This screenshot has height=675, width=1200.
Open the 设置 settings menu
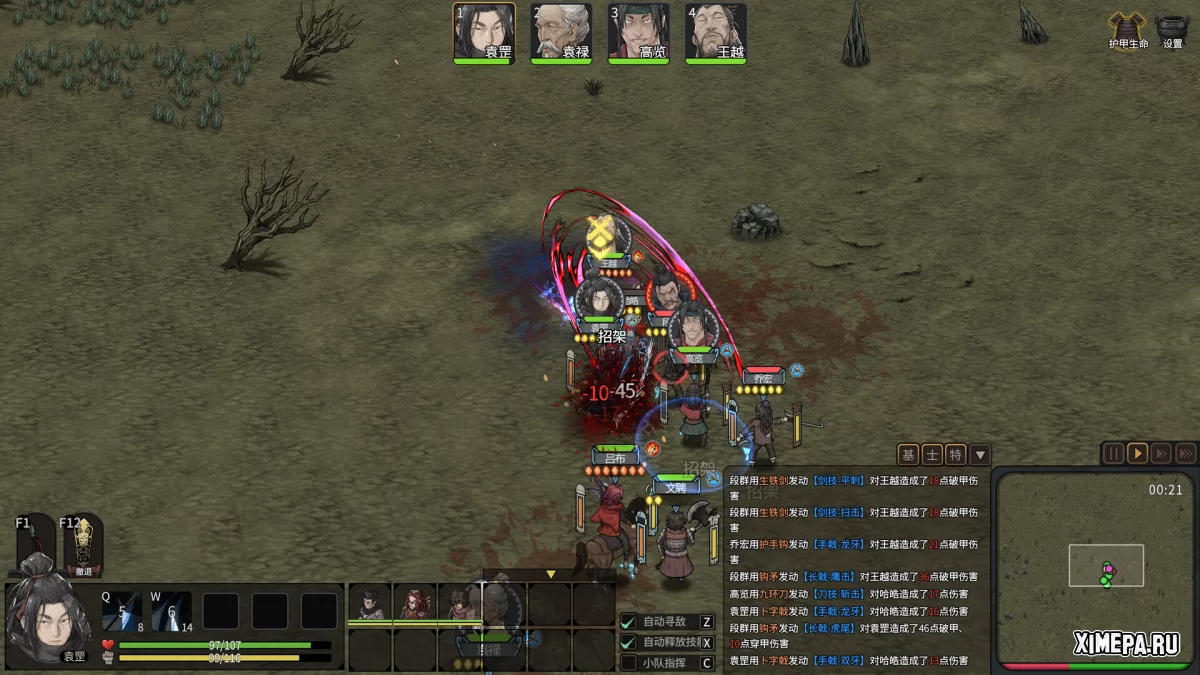coord(1172,30)
